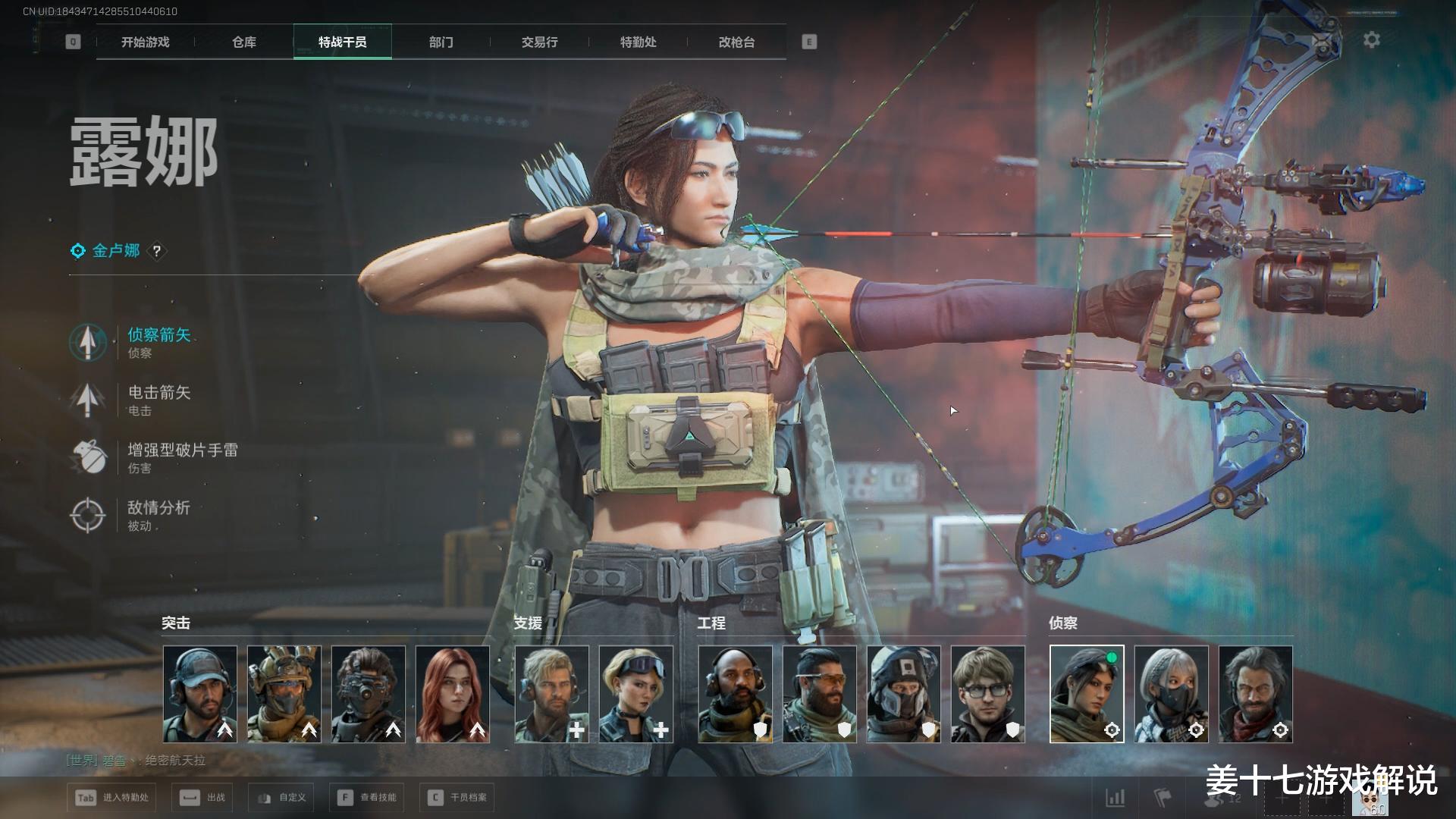The height and width of the screenshot is (819, 1456).
Task: Go to the 交易行 tab
Action: click(540, 42)
